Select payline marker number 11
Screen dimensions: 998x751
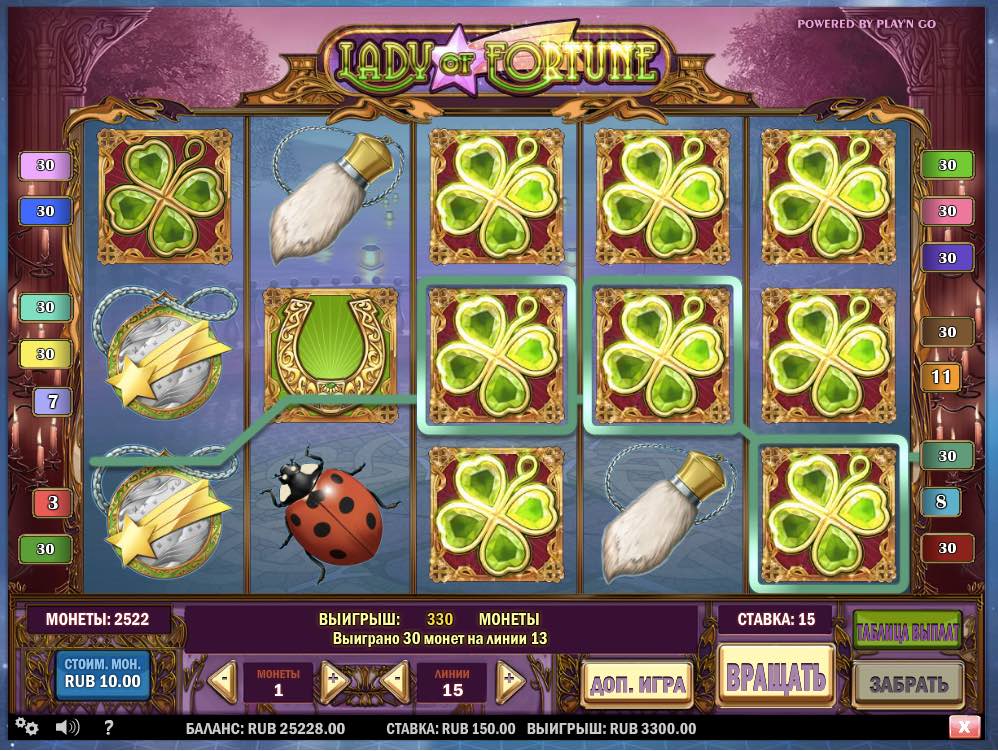(940, 377)
